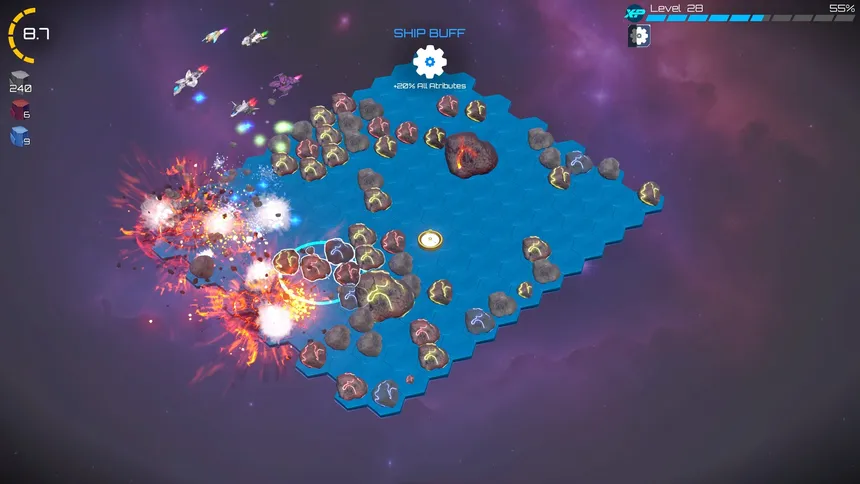Screen dimensions: 860x484
Task: Click the blue XP badge icon
Action: click(x=634, y=12)
